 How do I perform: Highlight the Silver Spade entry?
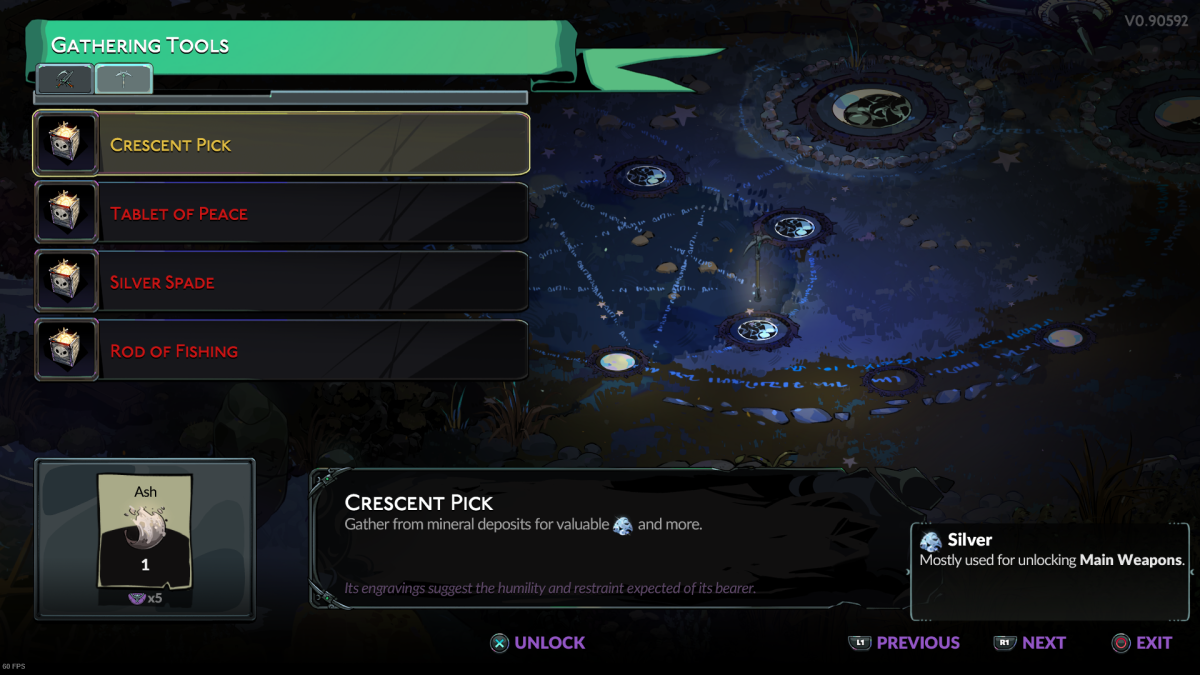[282, 282]
